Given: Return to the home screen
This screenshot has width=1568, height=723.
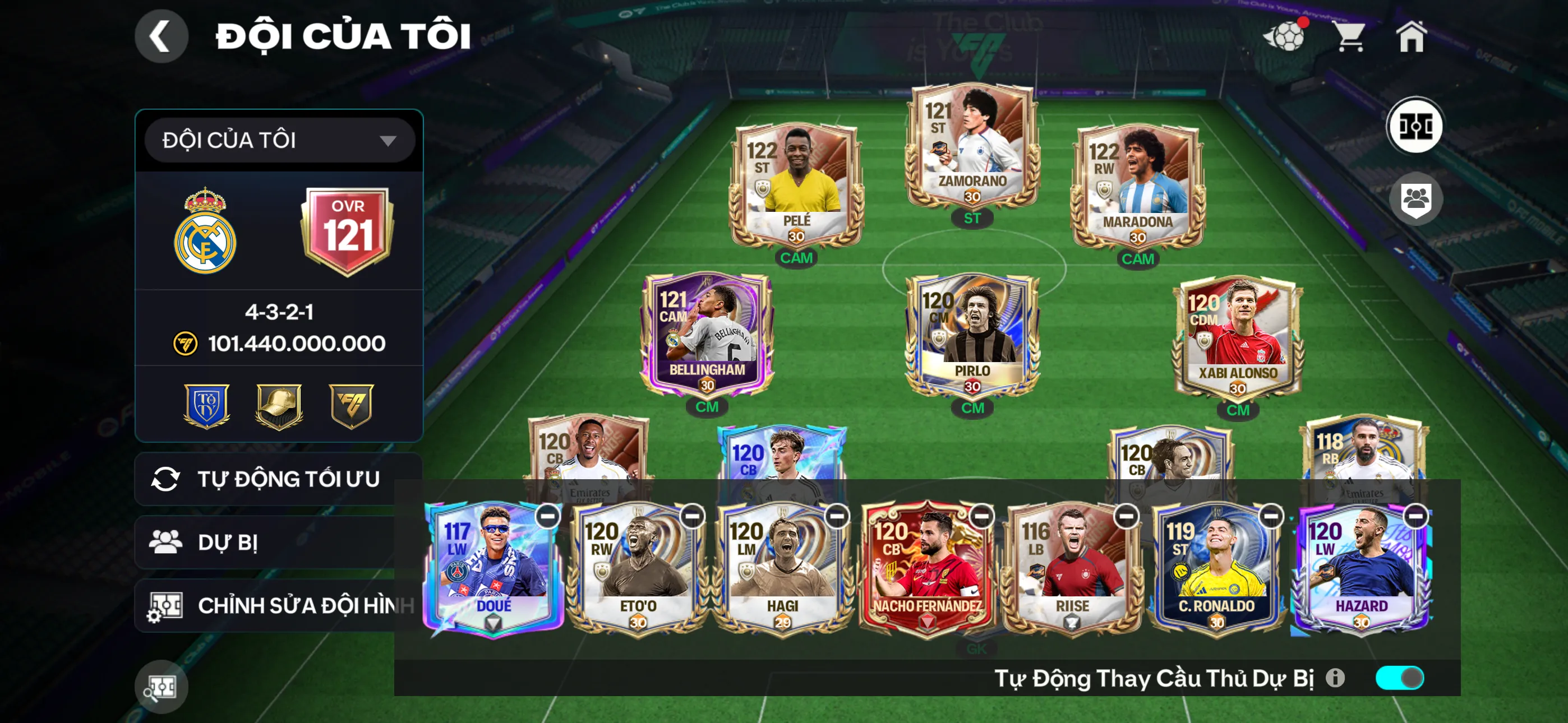Looking at the screenshot, I should [x=1411, y=36].
